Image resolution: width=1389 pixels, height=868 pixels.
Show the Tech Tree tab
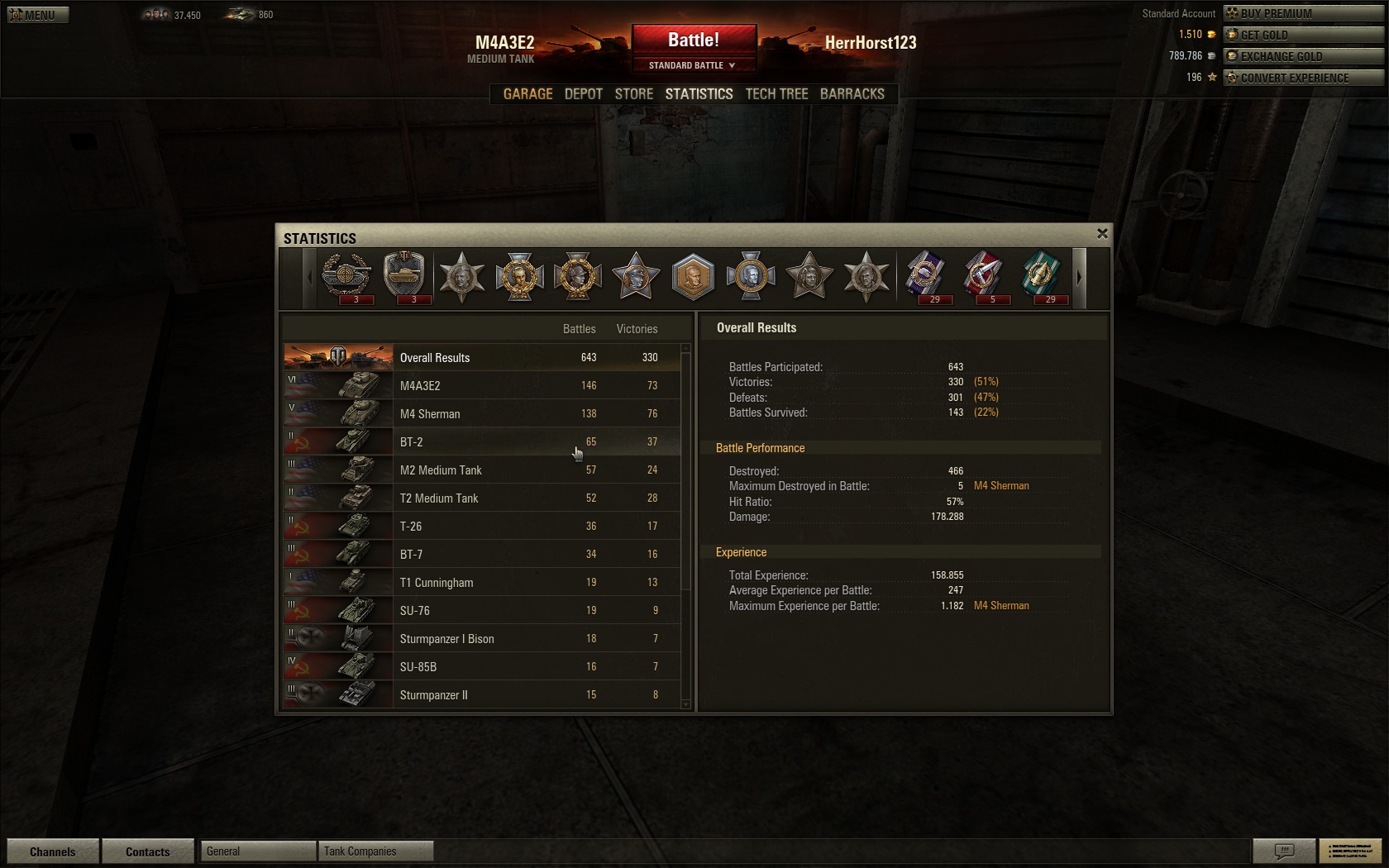(776, 94)
